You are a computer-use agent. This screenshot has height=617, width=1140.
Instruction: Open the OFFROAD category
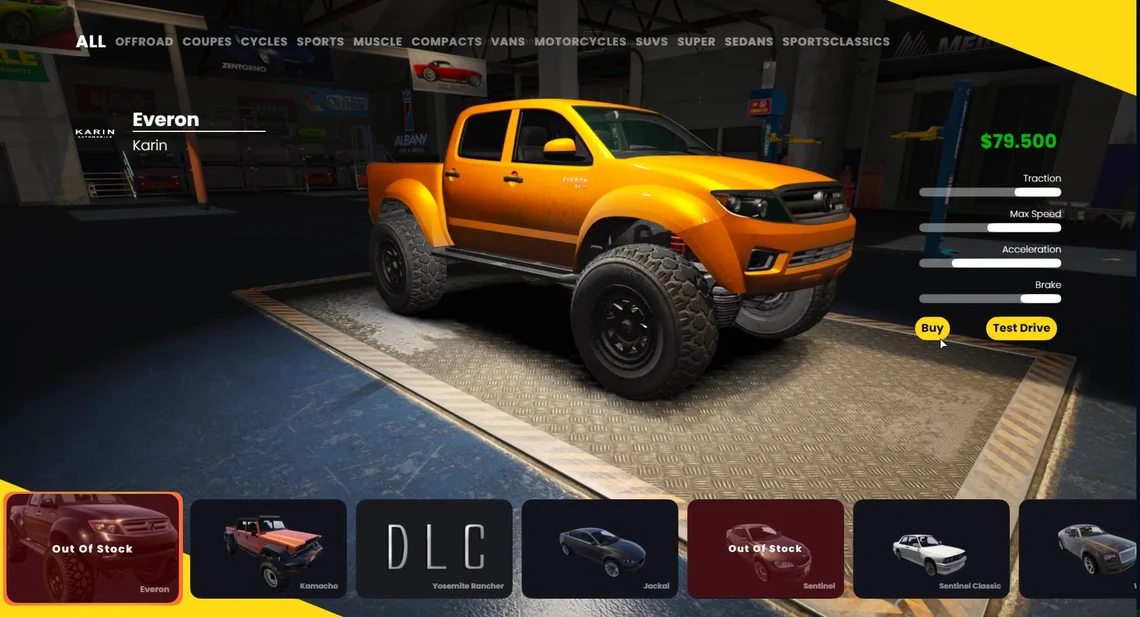(x=144, y=42)
